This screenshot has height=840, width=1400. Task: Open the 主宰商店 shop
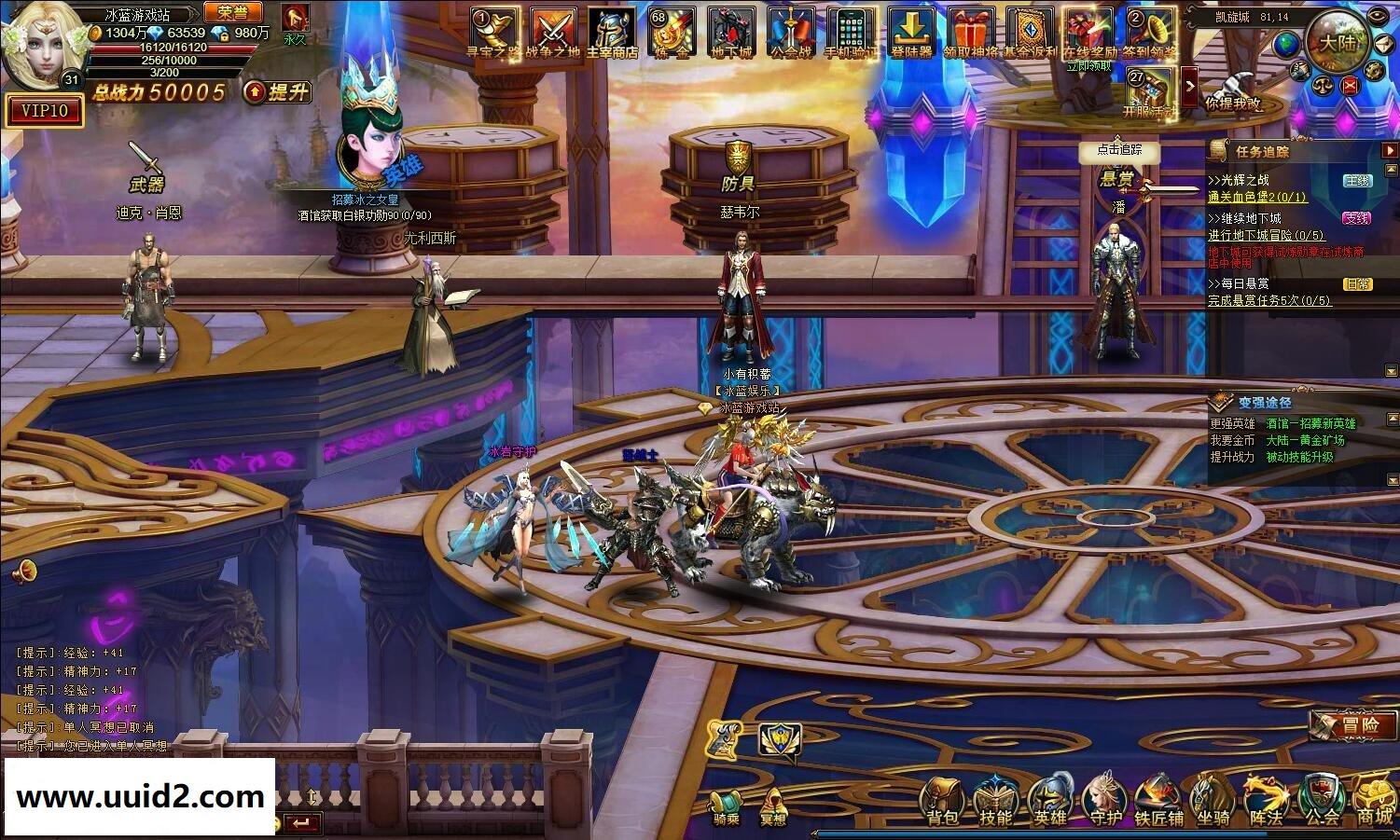612,33
